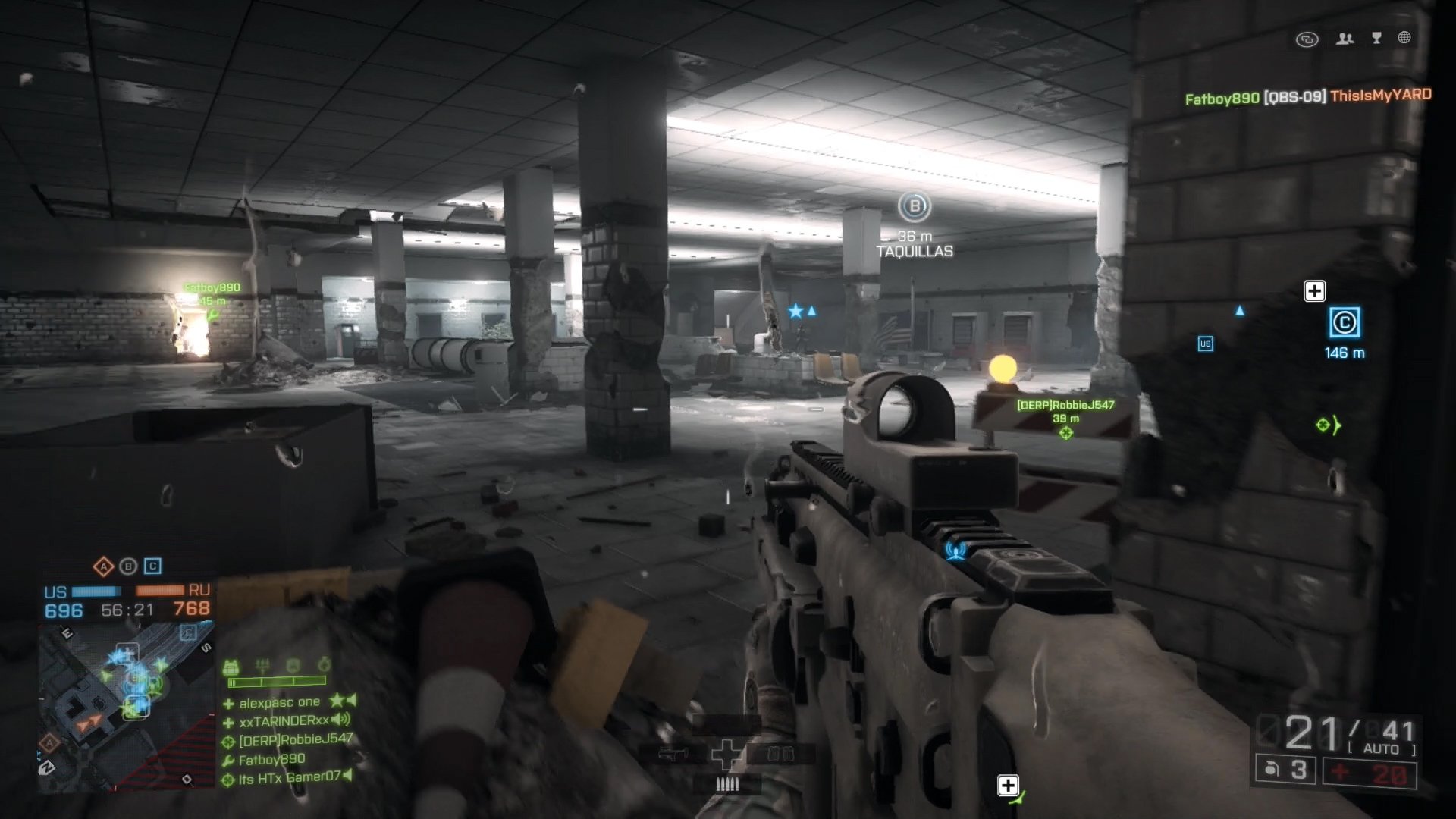This screenshot has width=1456, height=819.
Task: Select squad member Fatboy890 in squad list
Action: click(271, 760)
